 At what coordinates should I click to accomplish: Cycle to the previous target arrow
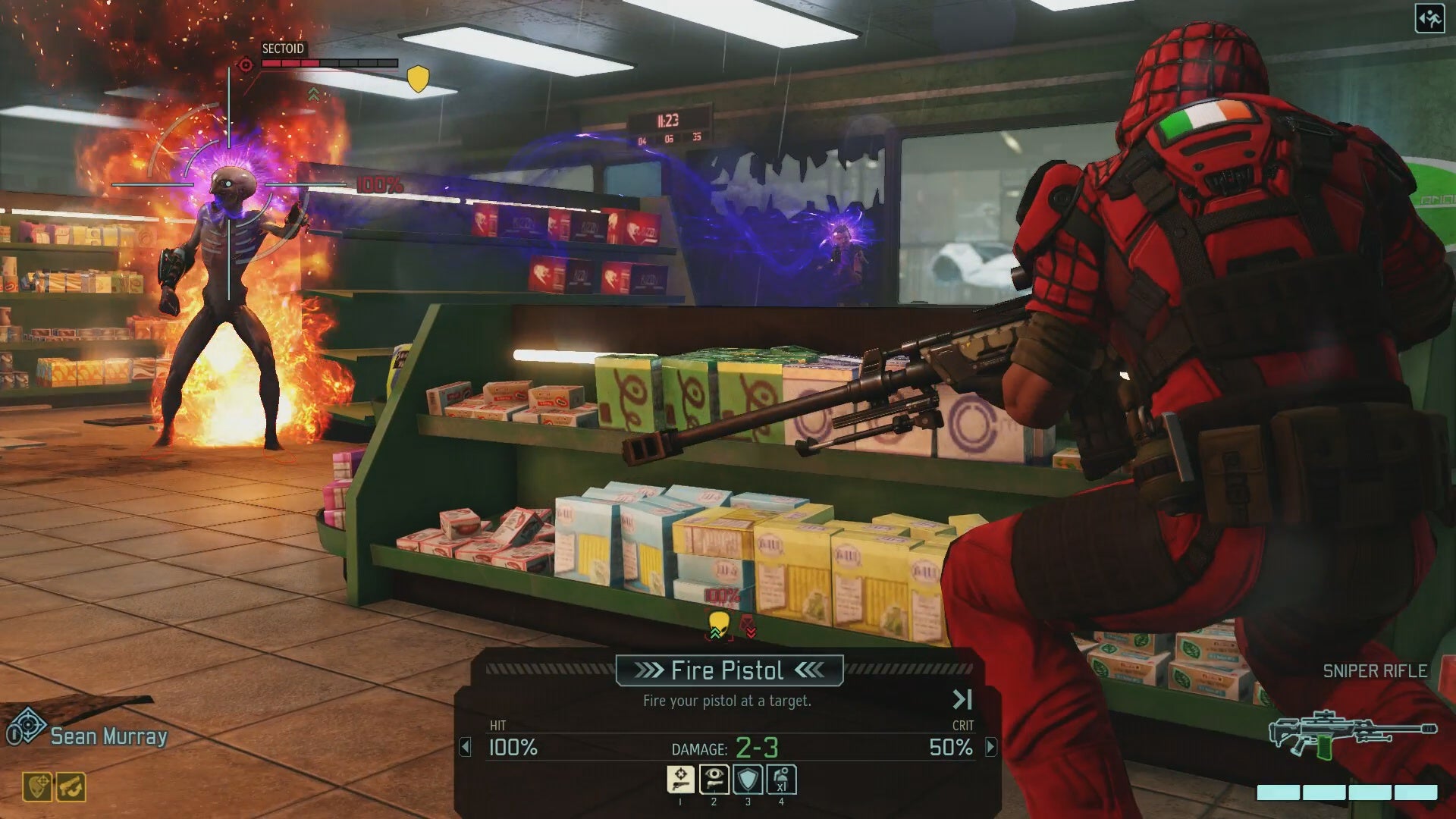pos(466,748)
